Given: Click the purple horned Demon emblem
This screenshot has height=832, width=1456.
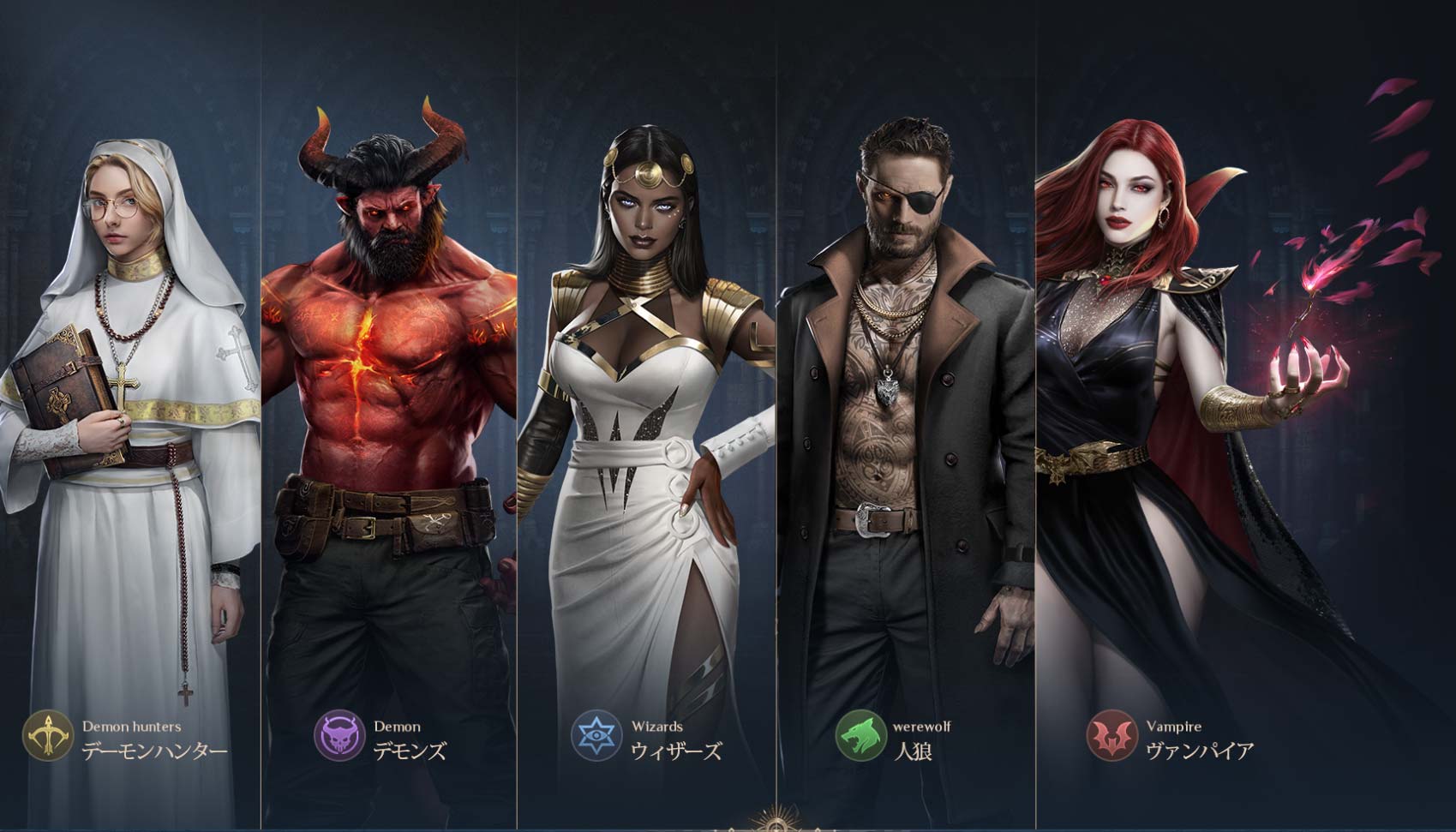Looking at the screenshot, I should point(340,736).
